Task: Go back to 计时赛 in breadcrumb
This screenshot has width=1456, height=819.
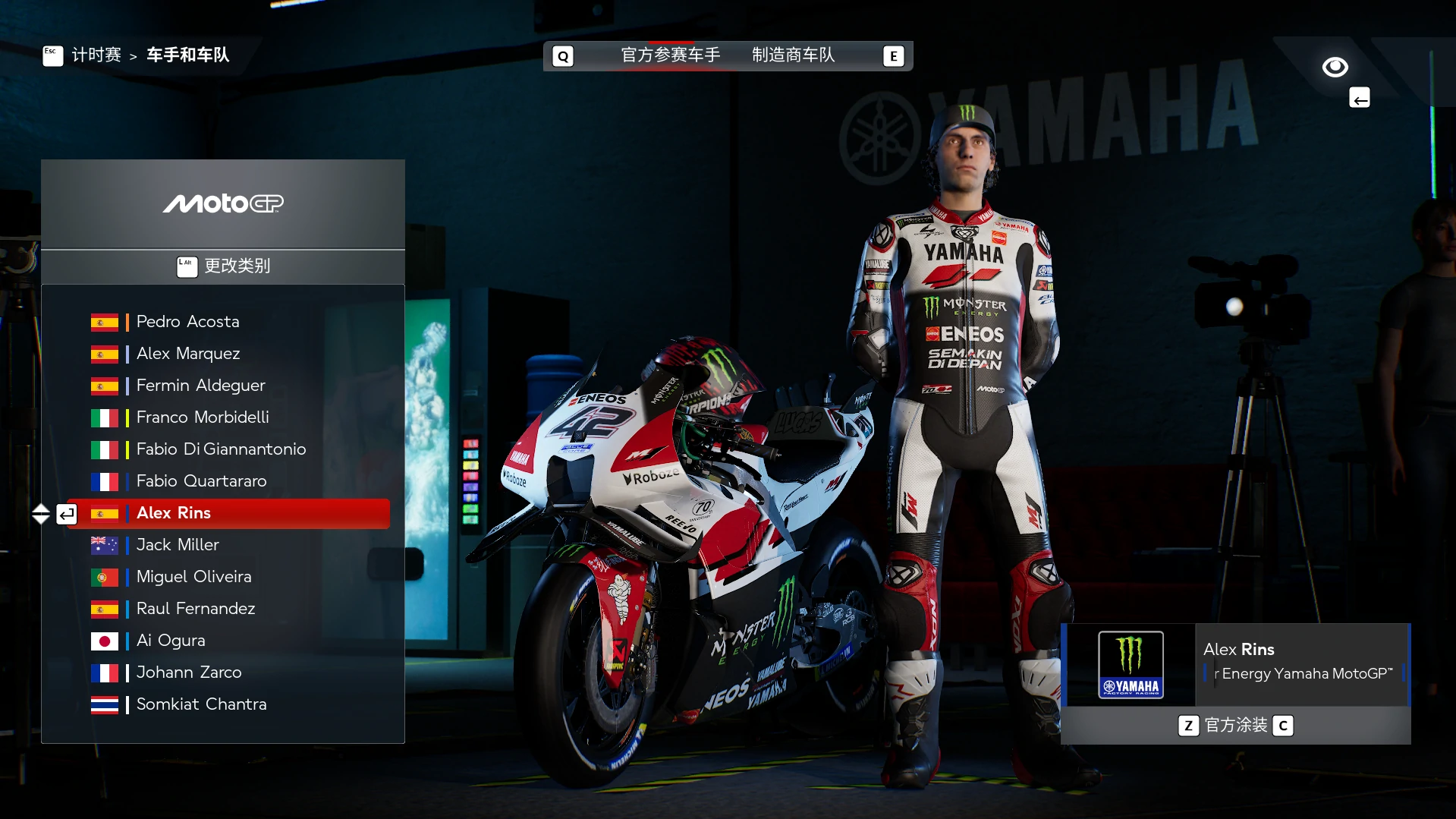Action: point(96,55)
